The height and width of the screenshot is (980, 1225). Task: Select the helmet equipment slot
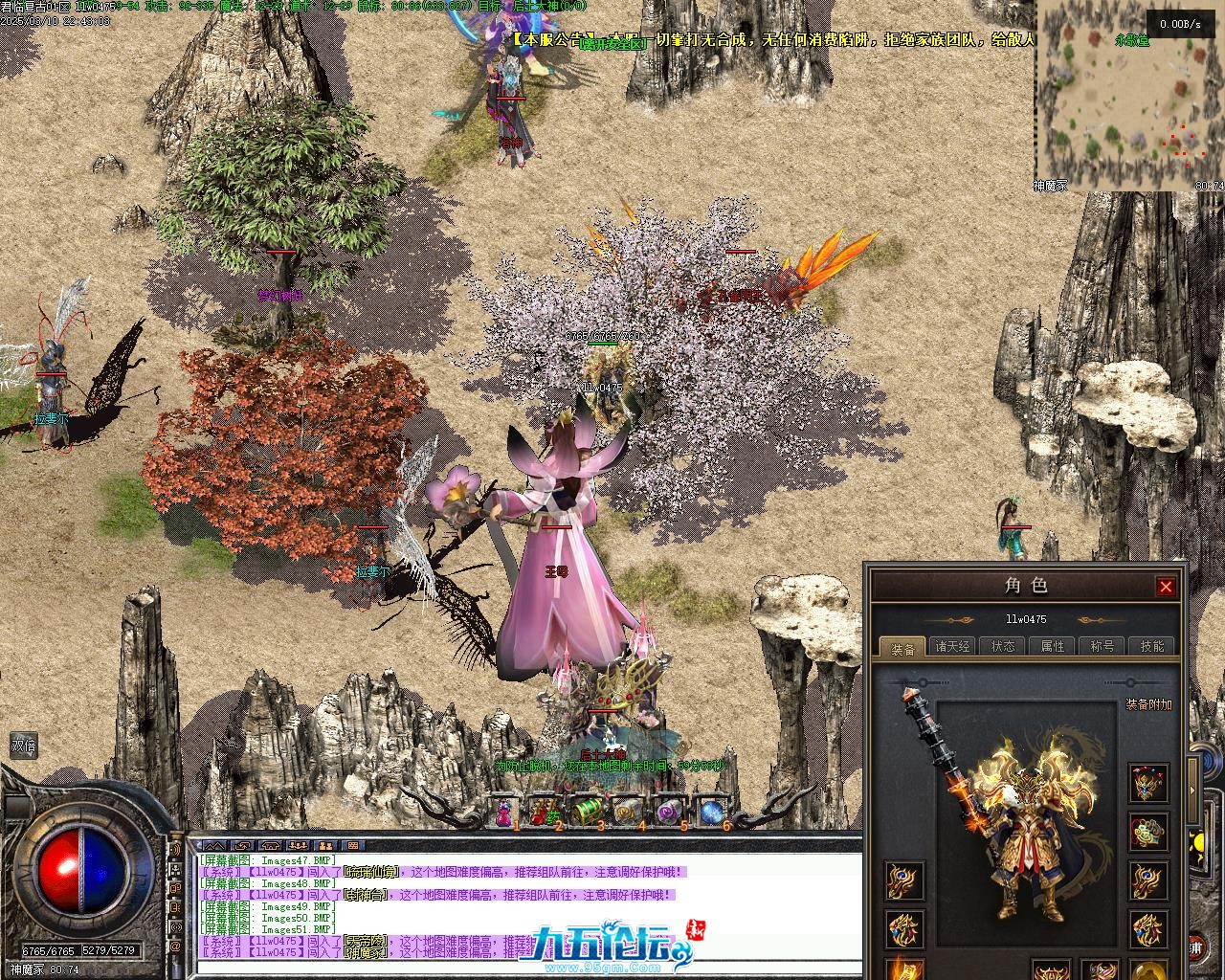tap(1147, 784)
